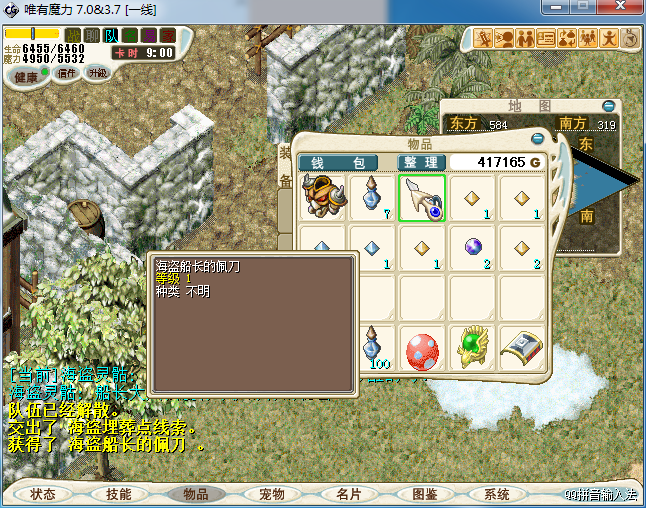
Task: Select the blue potion stack of 7
Action: (x=372, y=197)
